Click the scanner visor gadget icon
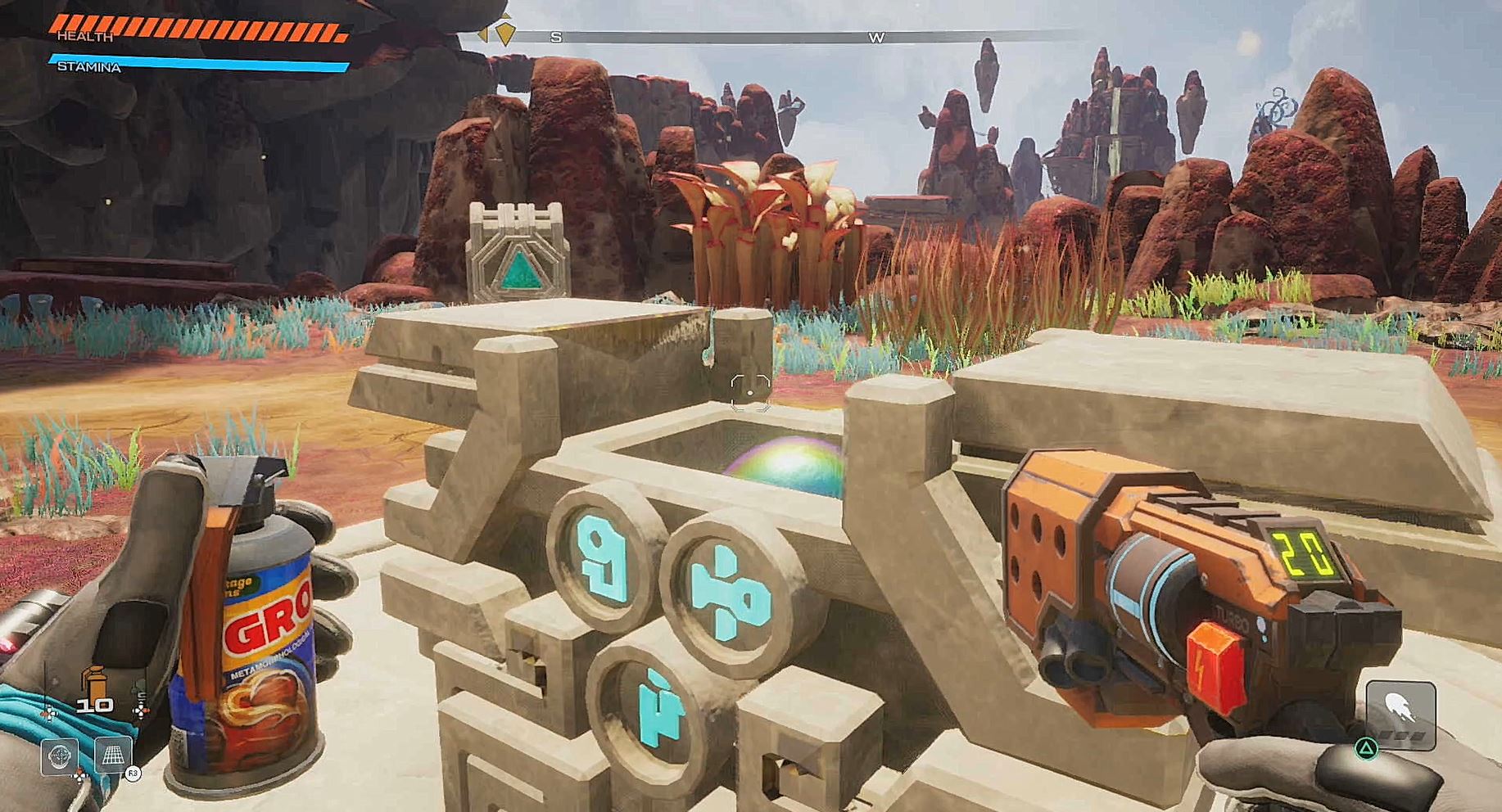 59,756
